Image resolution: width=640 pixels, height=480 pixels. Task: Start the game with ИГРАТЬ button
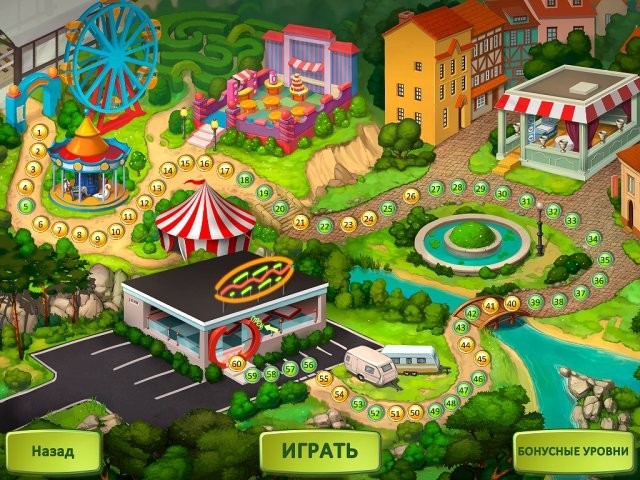[x=319, y=449]
